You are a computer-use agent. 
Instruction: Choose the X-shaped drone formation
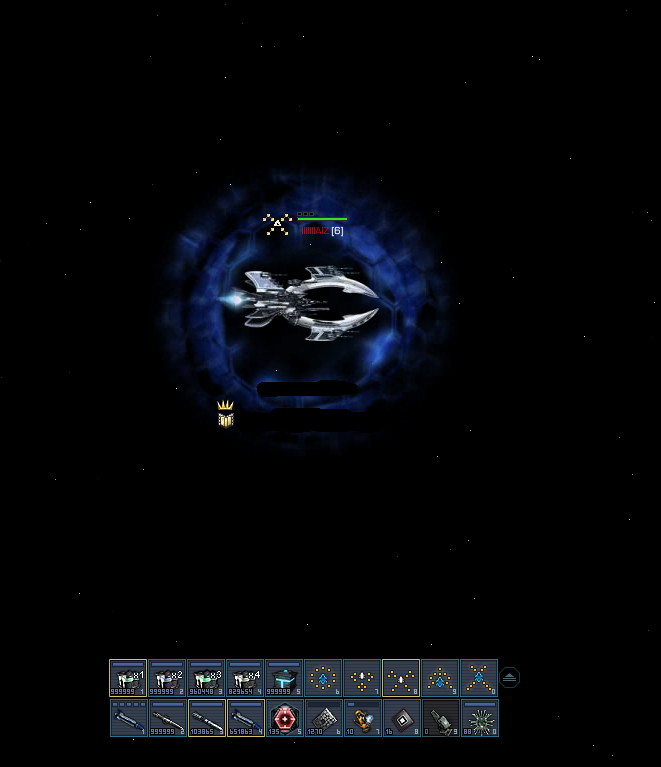[479, 677]
